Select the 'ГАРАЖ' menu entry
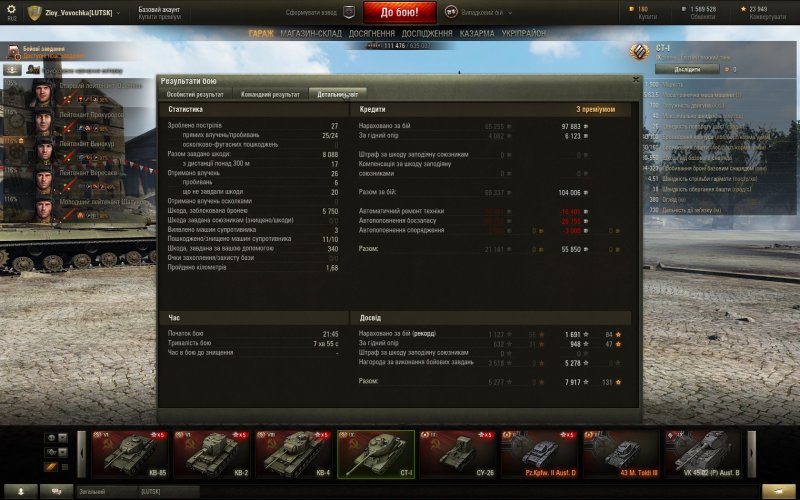Screen dimensions: 800x500 (263, 33)
